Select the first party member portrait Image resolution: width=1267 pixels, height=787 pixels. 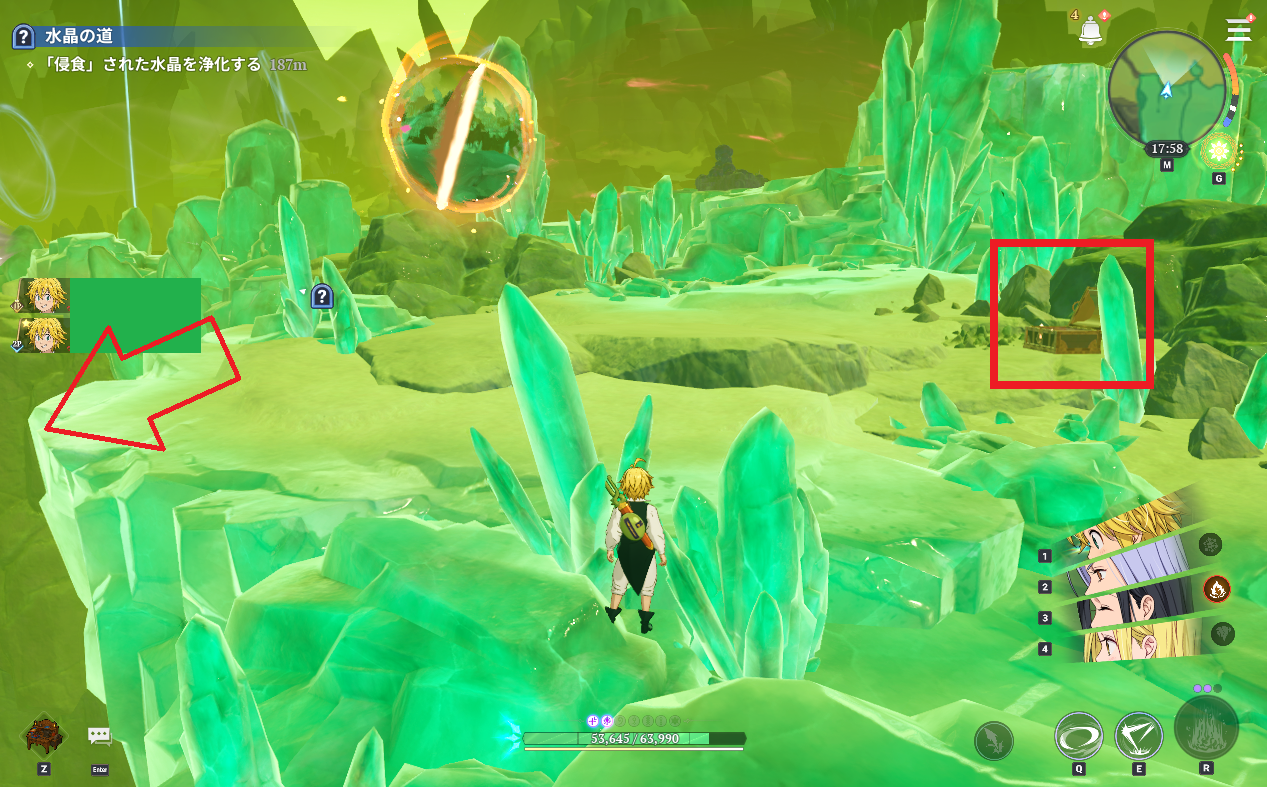(x=45, y=296)
